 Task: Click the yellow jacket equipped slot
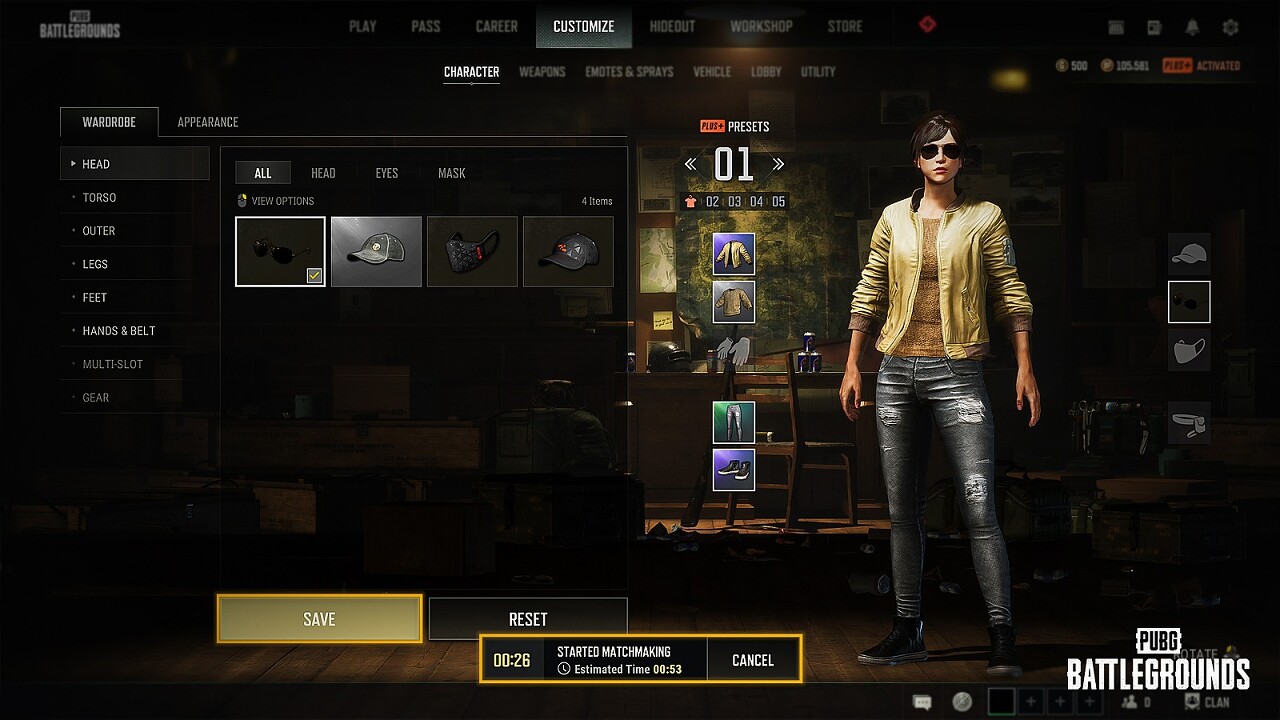734,254
